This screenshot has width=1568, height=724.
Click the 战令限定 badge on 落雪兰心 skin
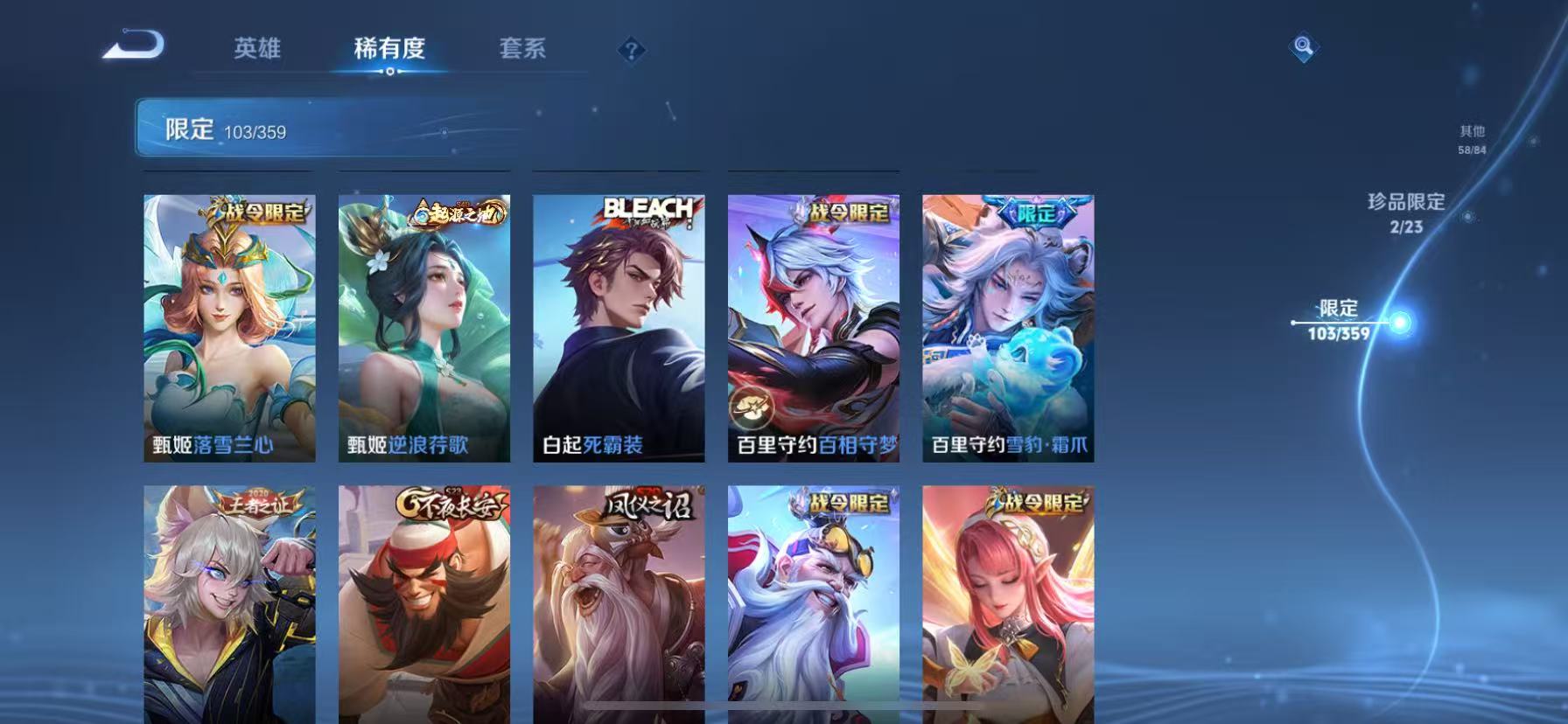[258, 212]
